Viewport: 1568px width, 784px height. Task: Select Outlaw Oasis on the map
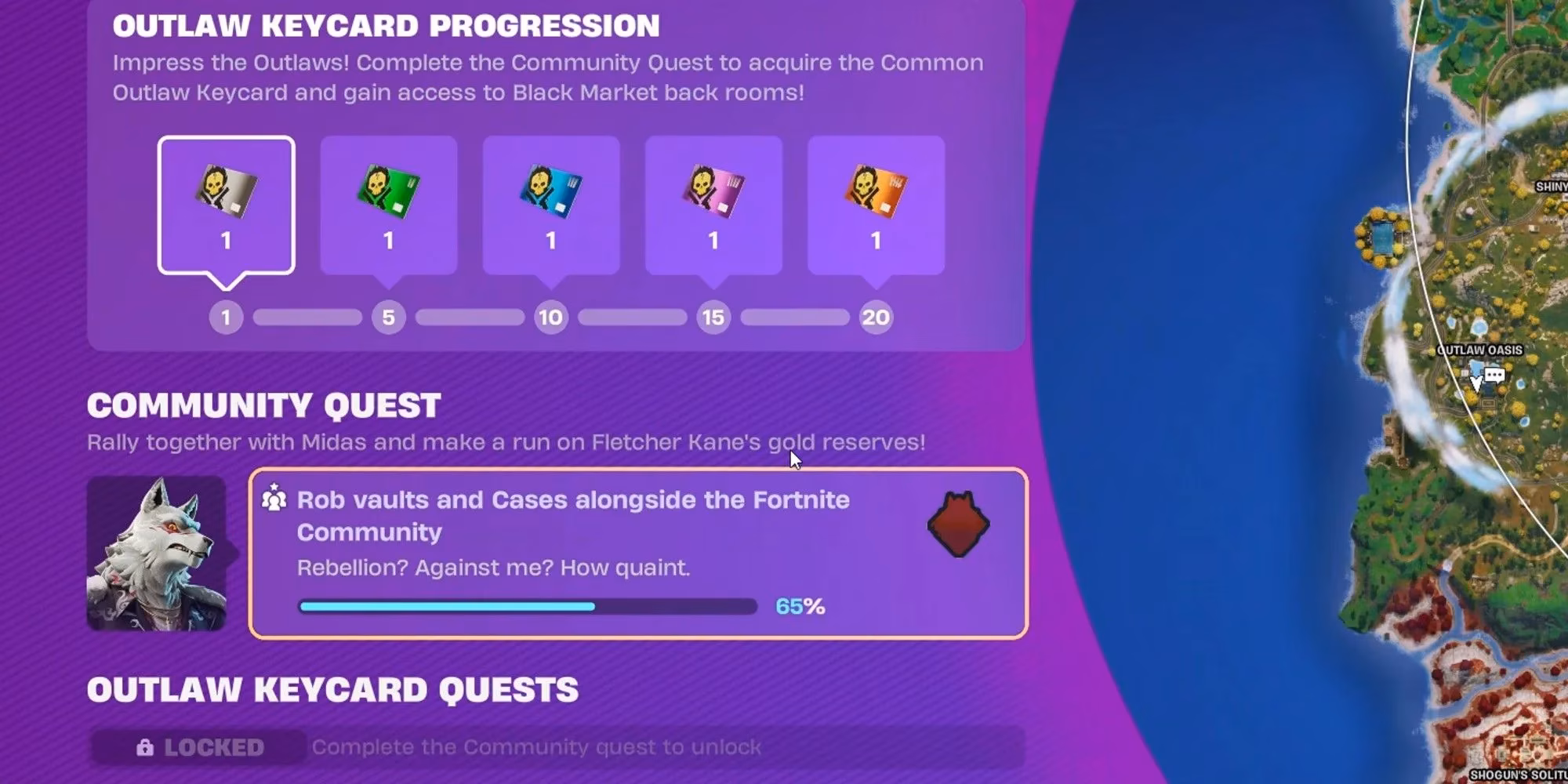coord(1480,350)
